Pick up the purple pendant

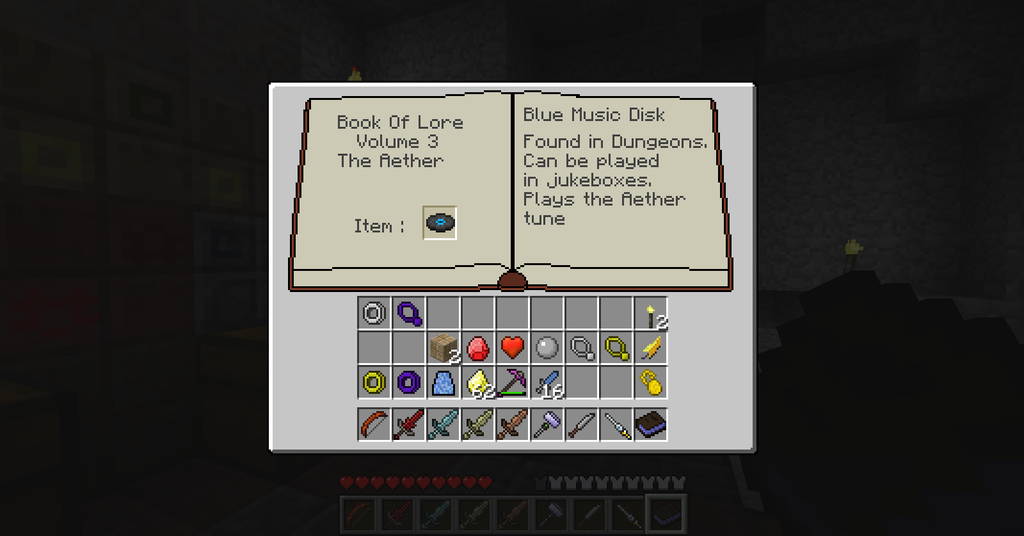[409, 313]
